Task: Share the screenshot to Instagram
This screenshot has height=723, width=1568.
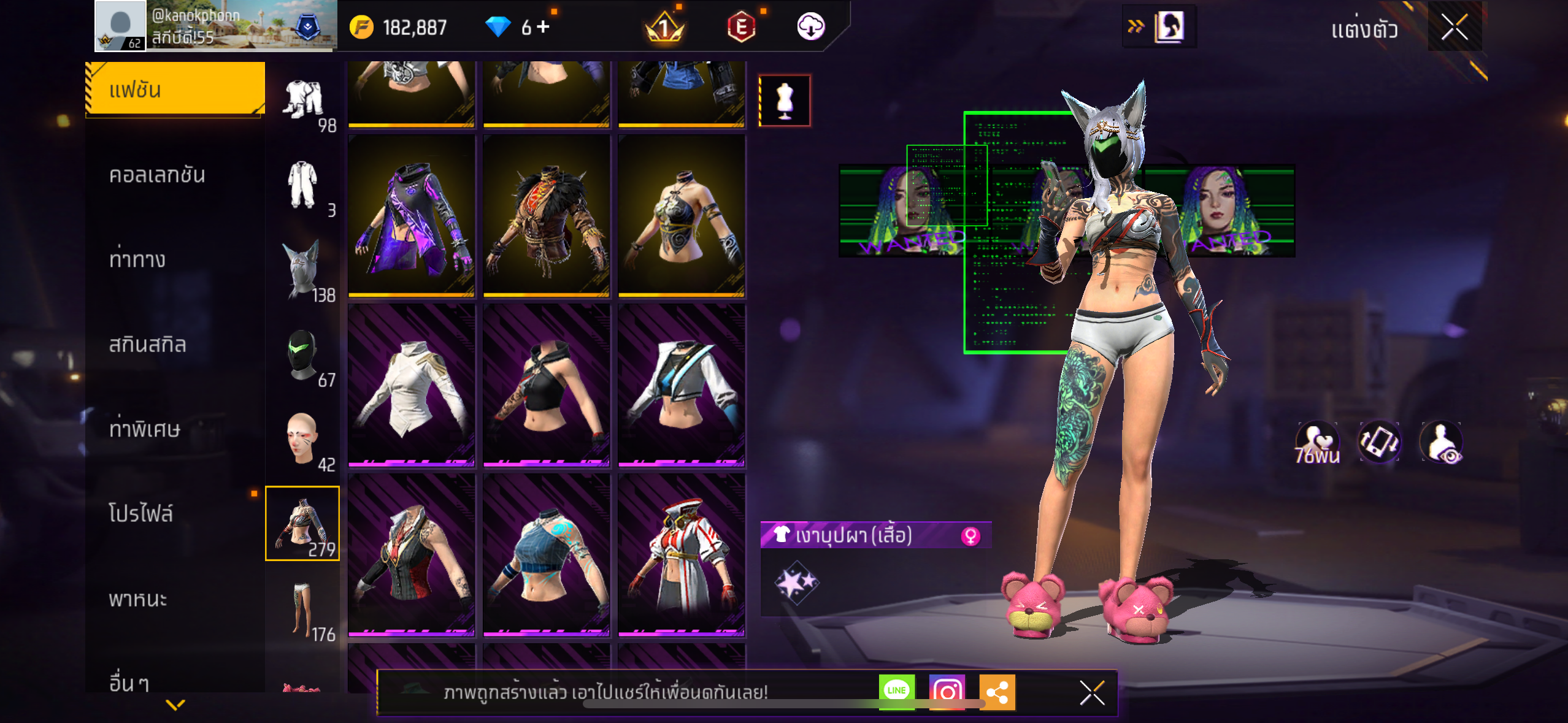Action: point(947,691)
